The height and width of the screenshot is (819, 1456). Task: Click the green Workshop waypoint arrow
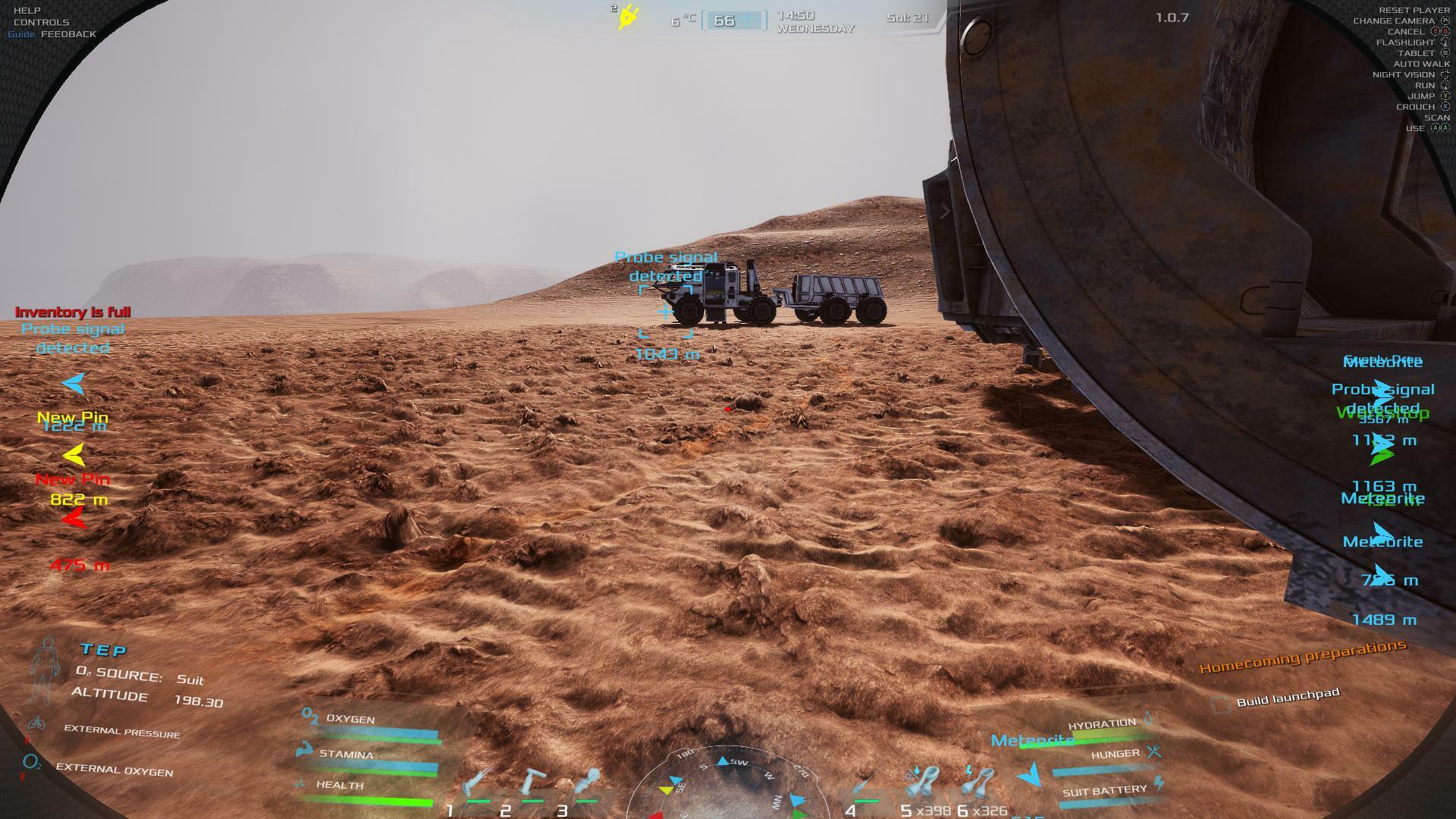pyautogui.click(x=1382, y=457)
